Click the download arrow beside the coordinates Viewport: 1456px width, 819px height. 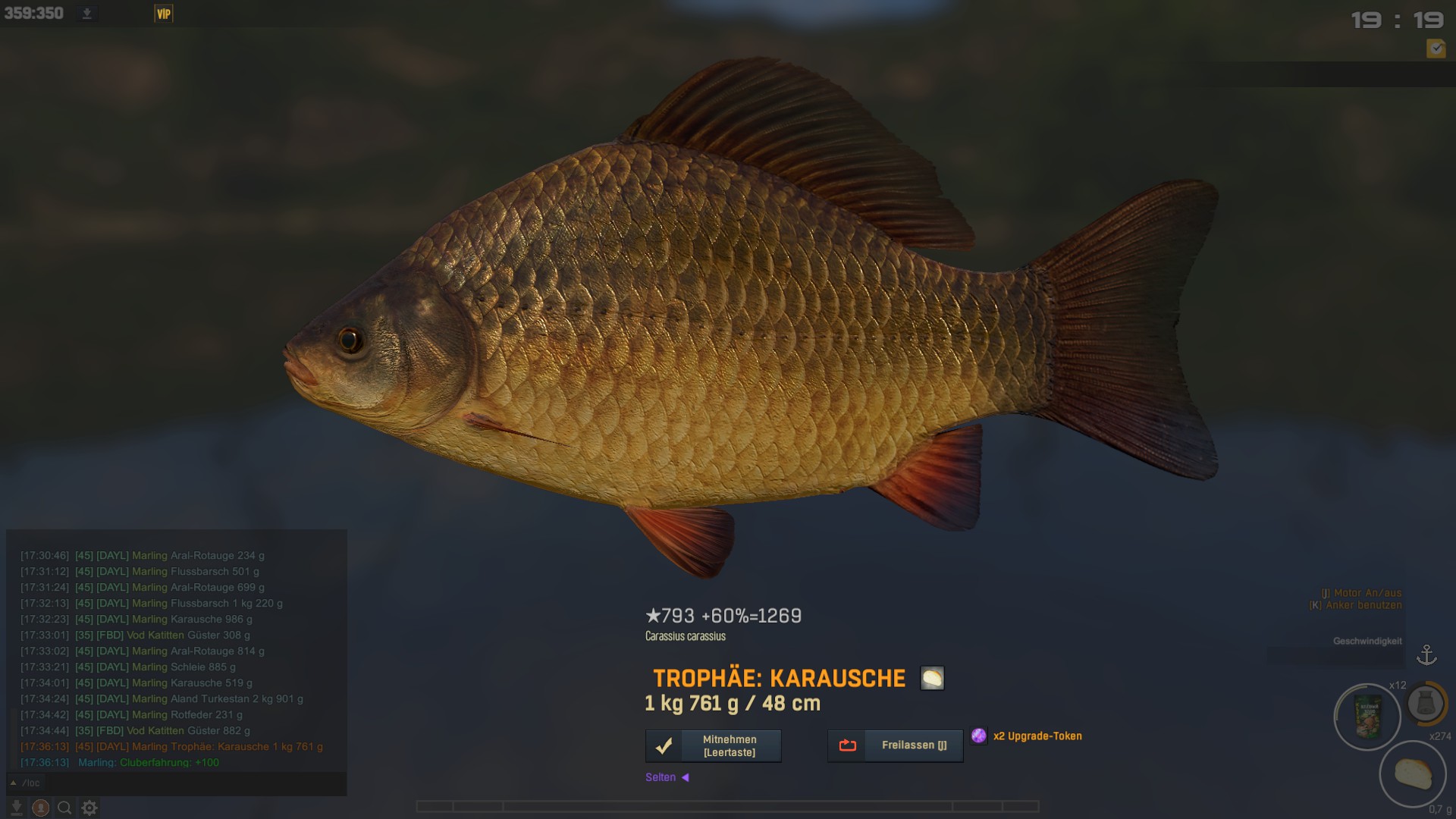pyautogui.click(x=87, y=14)
